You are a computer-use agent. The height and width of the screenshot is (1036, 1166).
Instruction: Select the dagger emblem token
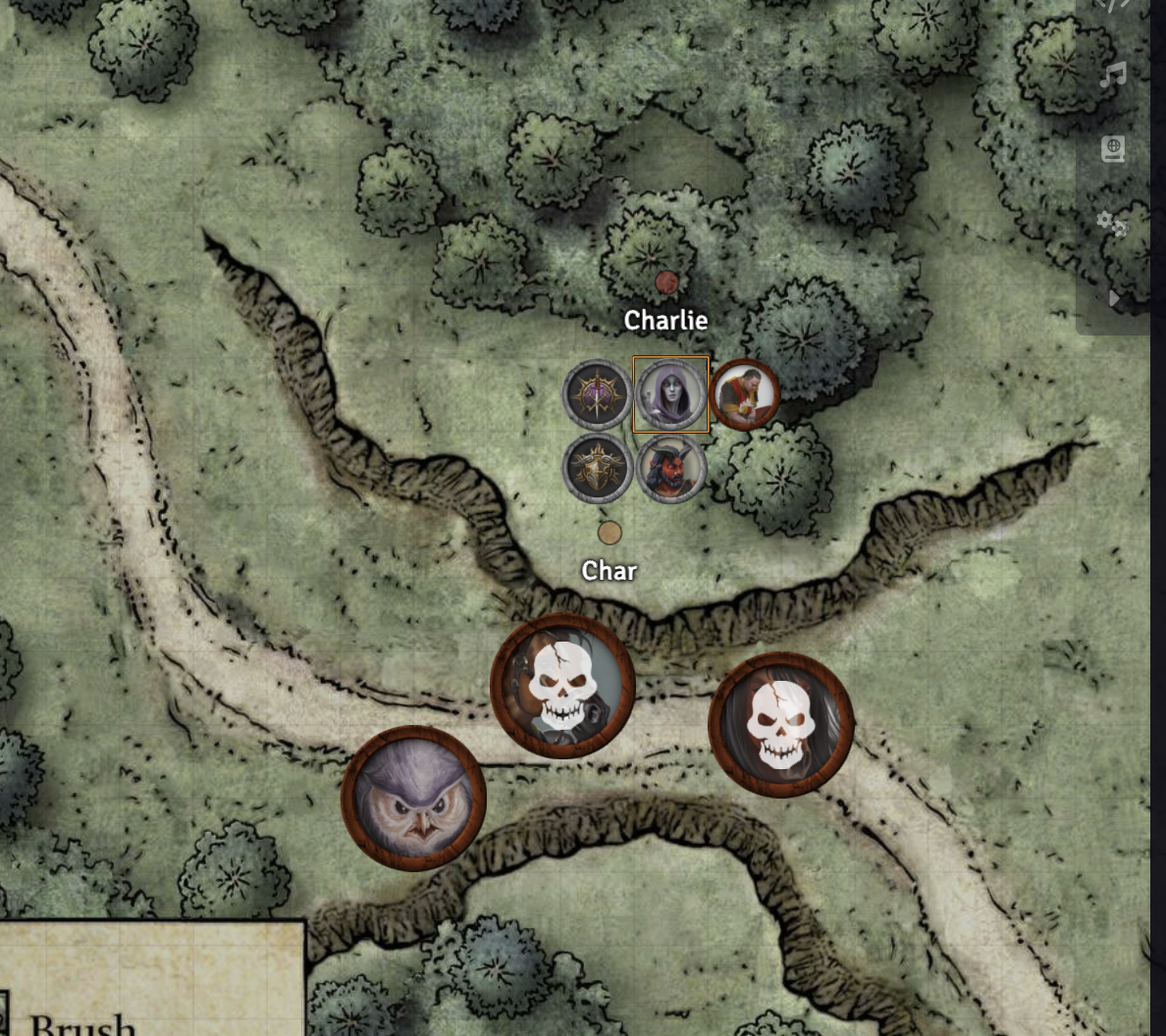598,394
